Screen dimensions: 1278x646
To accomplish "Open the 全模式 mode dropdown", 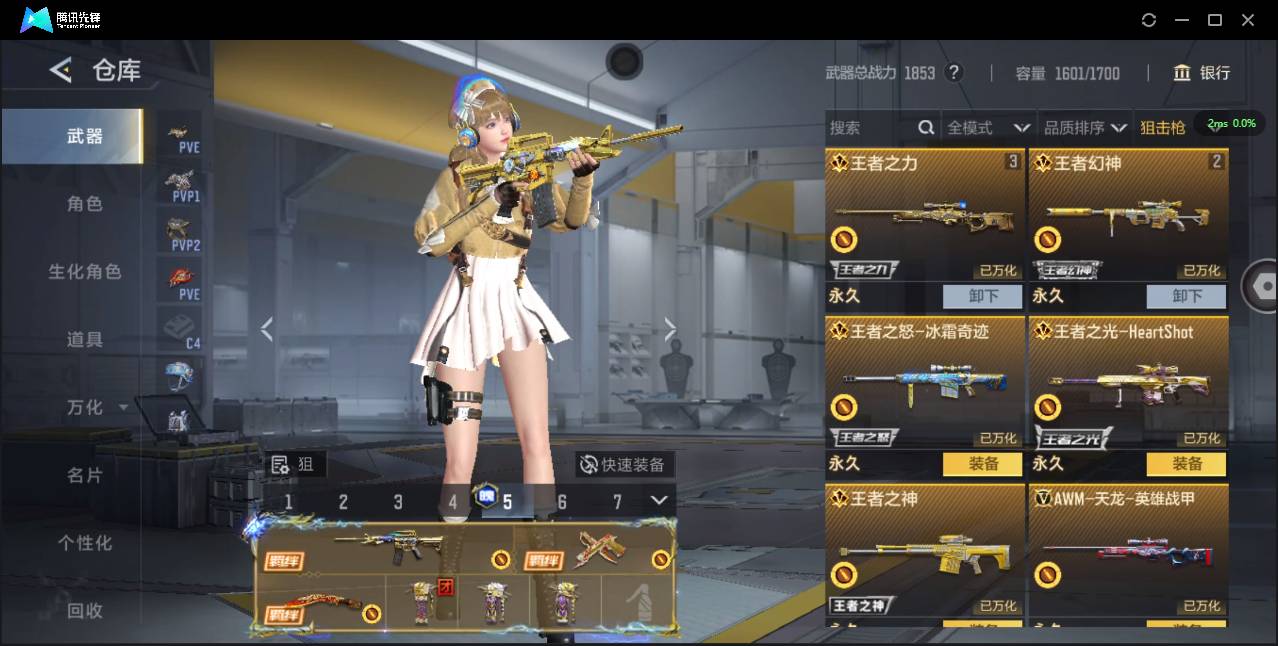I will click(988, 128).
